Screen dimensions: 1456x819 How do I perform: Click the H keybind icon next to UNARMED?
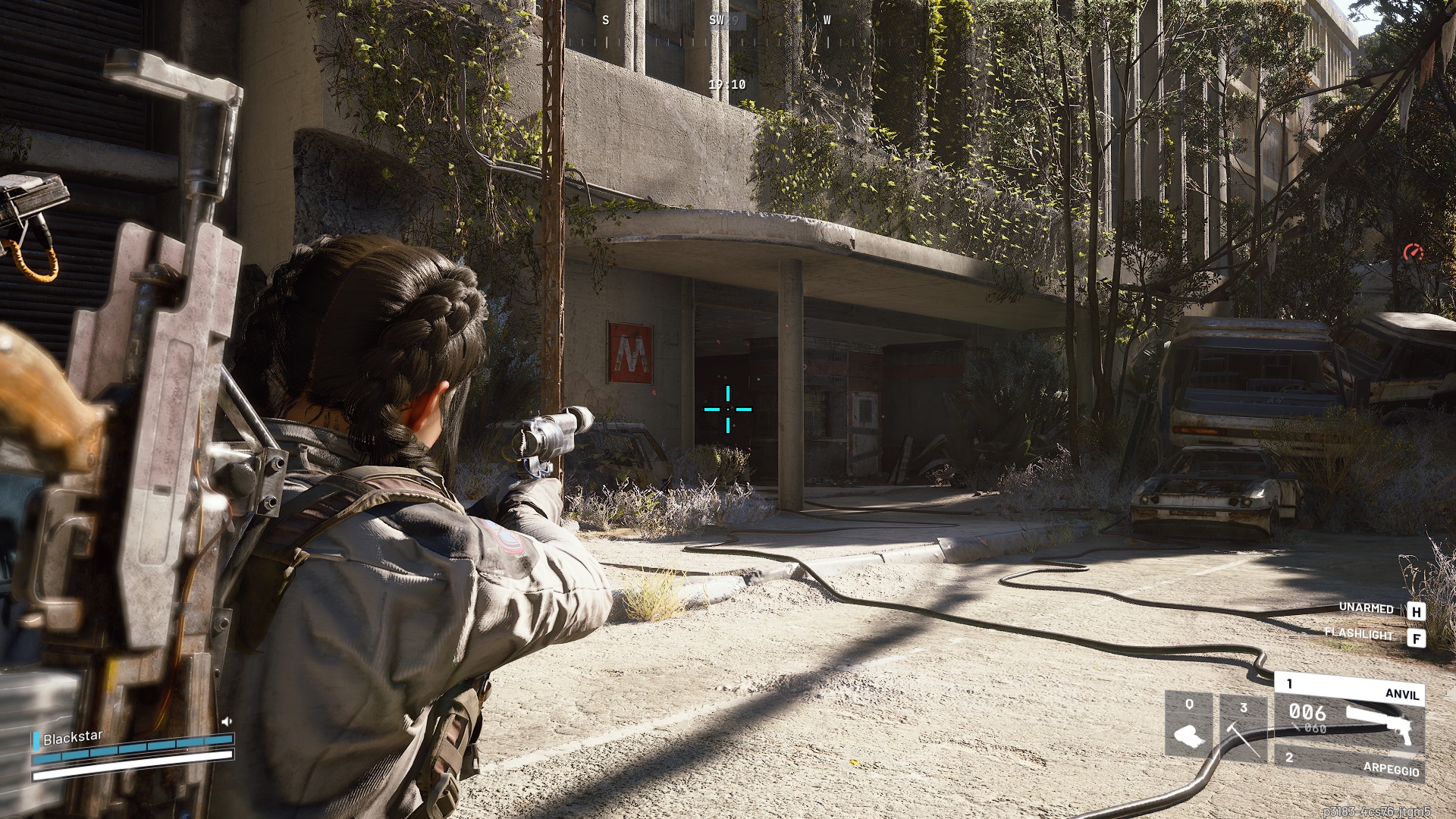(1417, 611)
